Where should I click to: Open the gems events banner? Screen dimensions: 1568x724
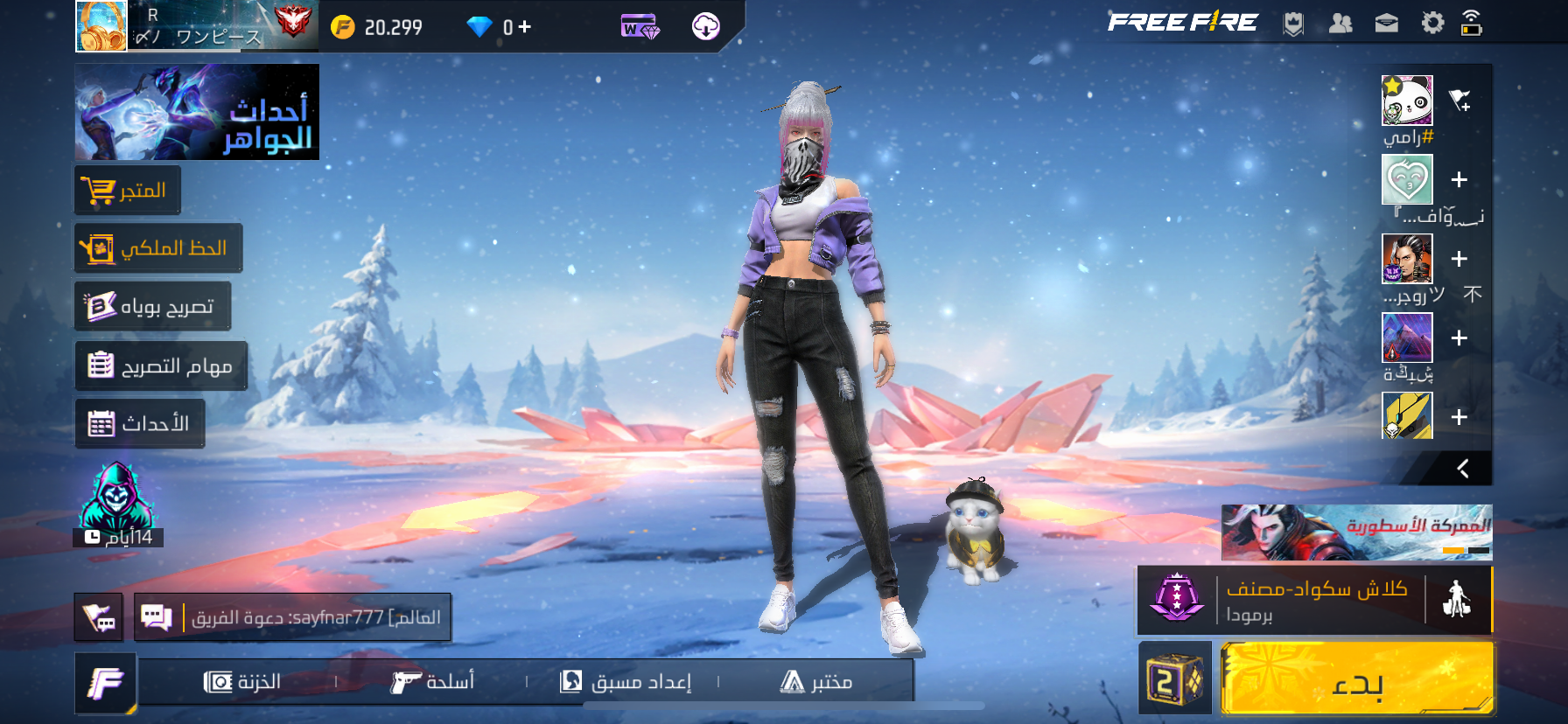[197, 112]
